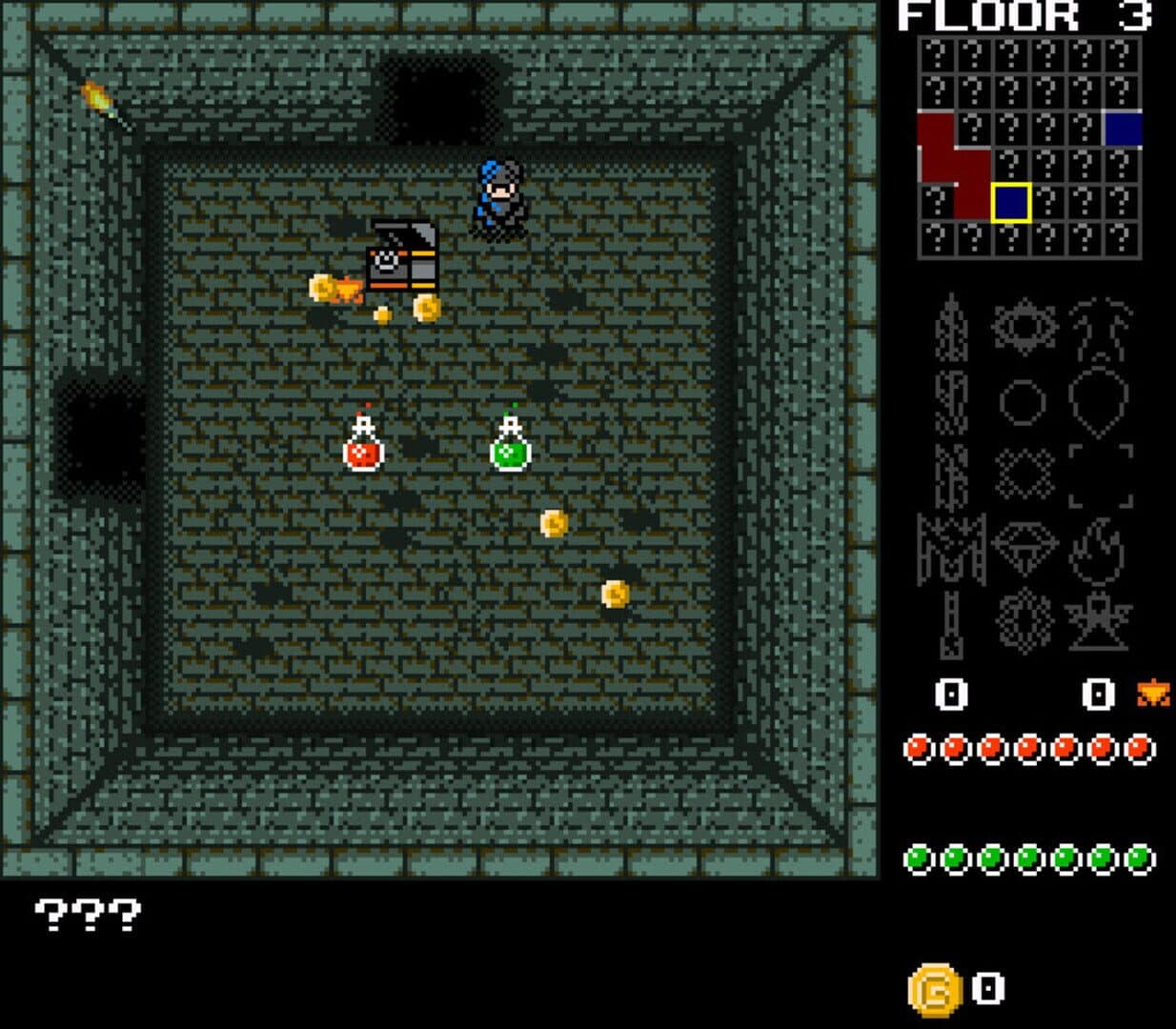This screenshot has width=1176, height=1029.
Task: Select the horned helmet silhouette slot
Action: [1101, 329]
